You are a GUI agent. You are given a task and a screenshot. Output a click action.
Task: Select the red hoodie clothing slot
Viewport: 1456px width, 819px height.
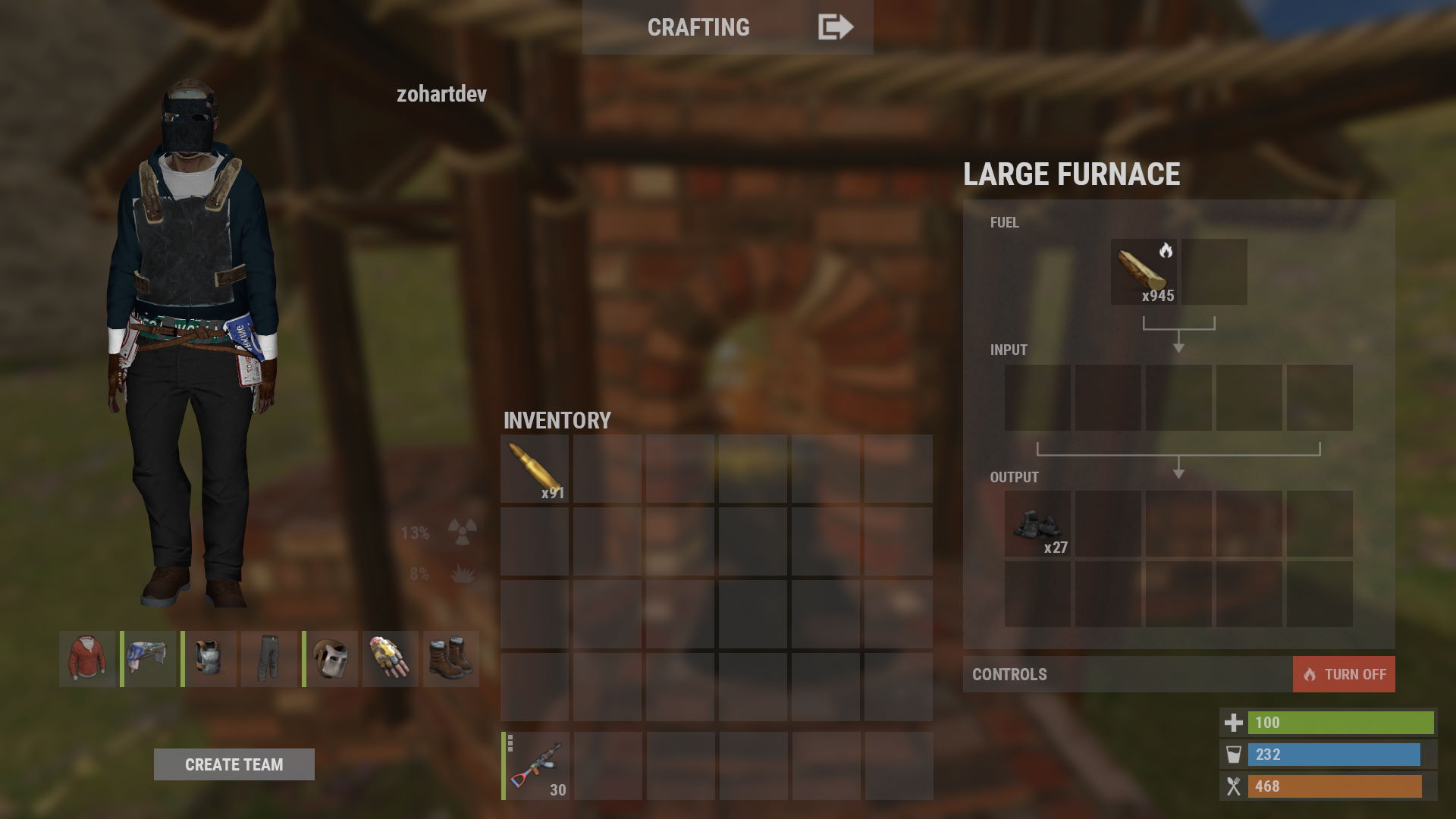[x=87, y=659]
